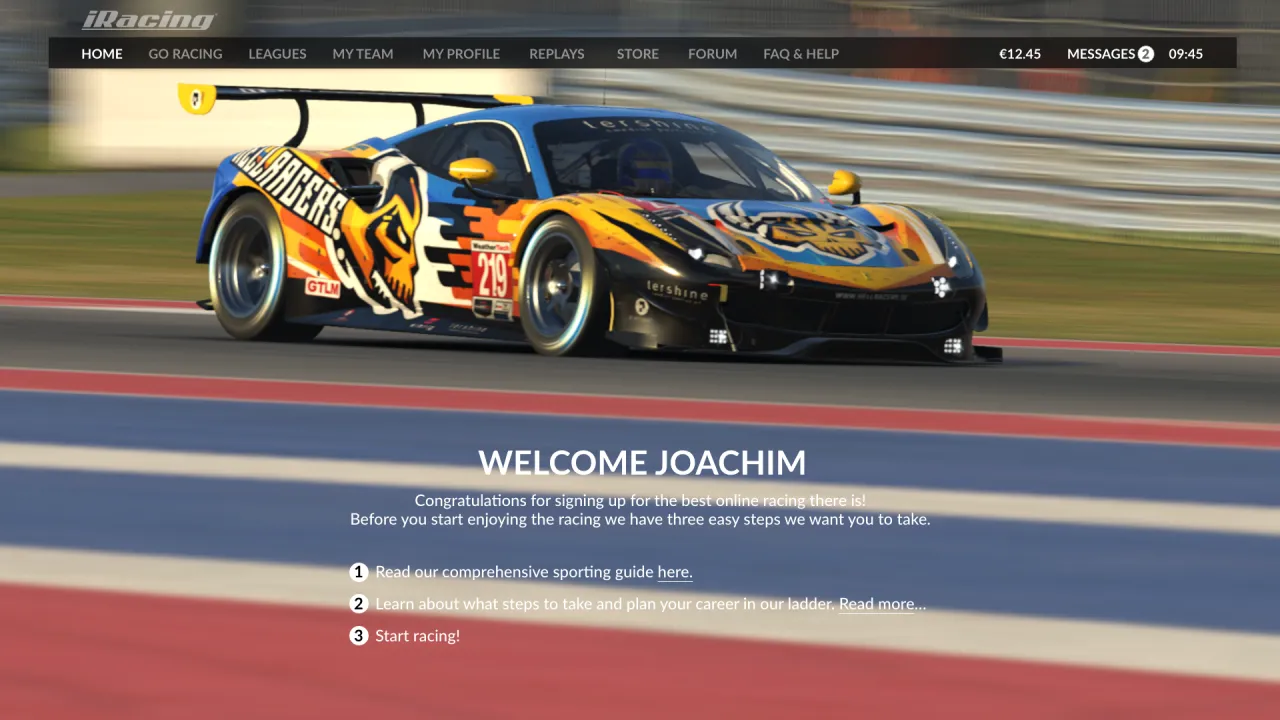Screen dimensions: 1280x720
Task: Open the Replays section
Action: (556, 54)
